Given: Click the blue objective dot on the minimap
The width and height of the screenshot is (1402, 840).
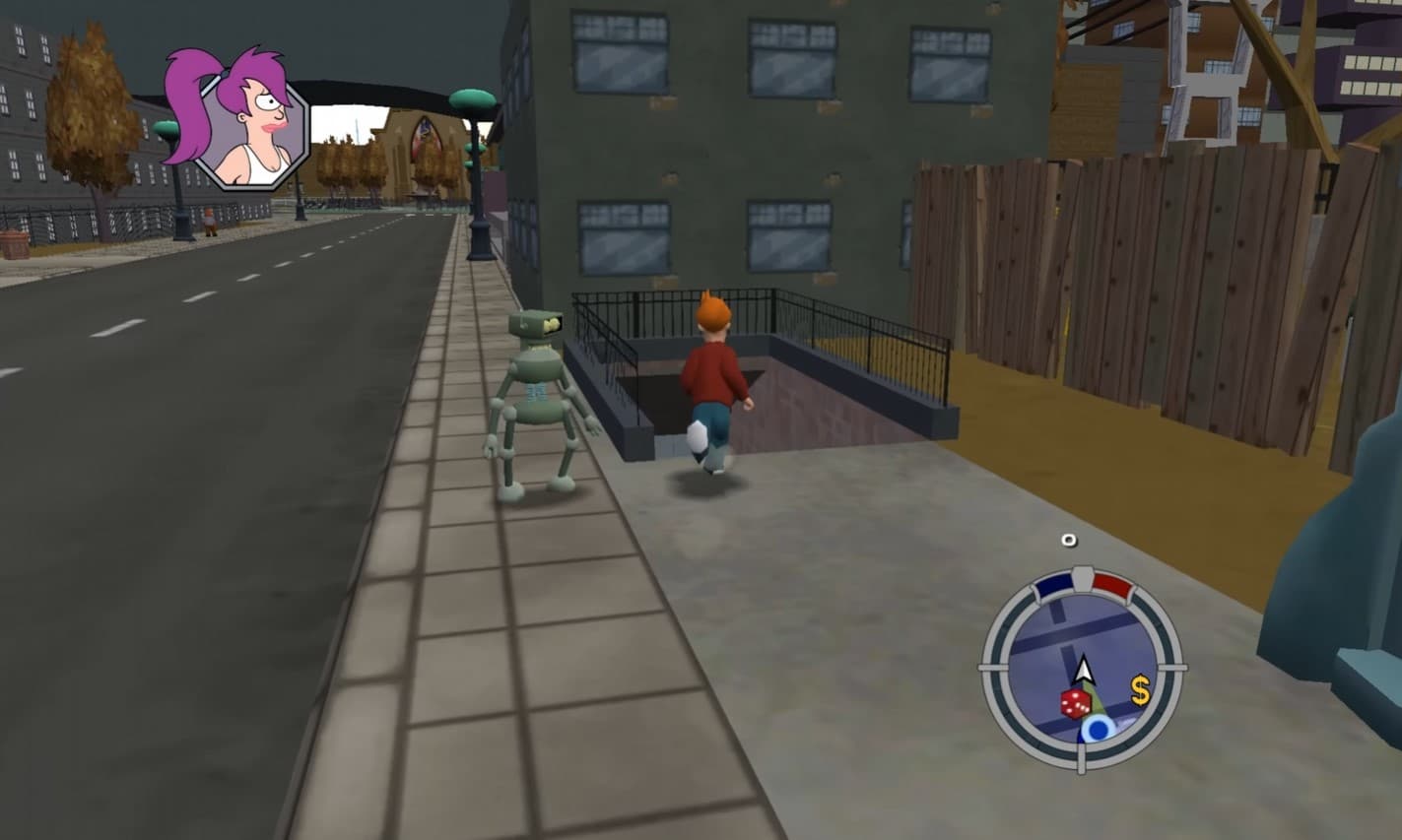Looking at the screenshot, I should [x=1099, y=729].
